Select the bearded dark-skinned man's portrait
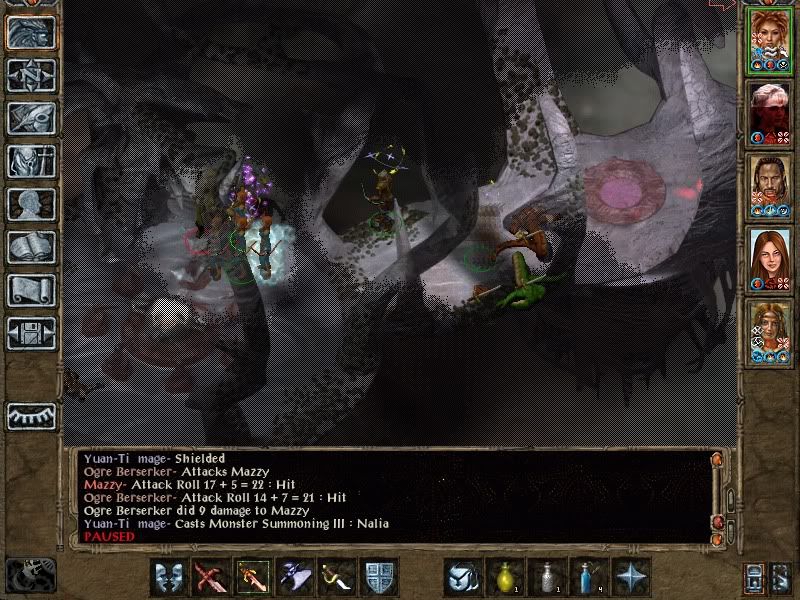The image size is (800, 600). pyautogui.click(x=770, y=189)
